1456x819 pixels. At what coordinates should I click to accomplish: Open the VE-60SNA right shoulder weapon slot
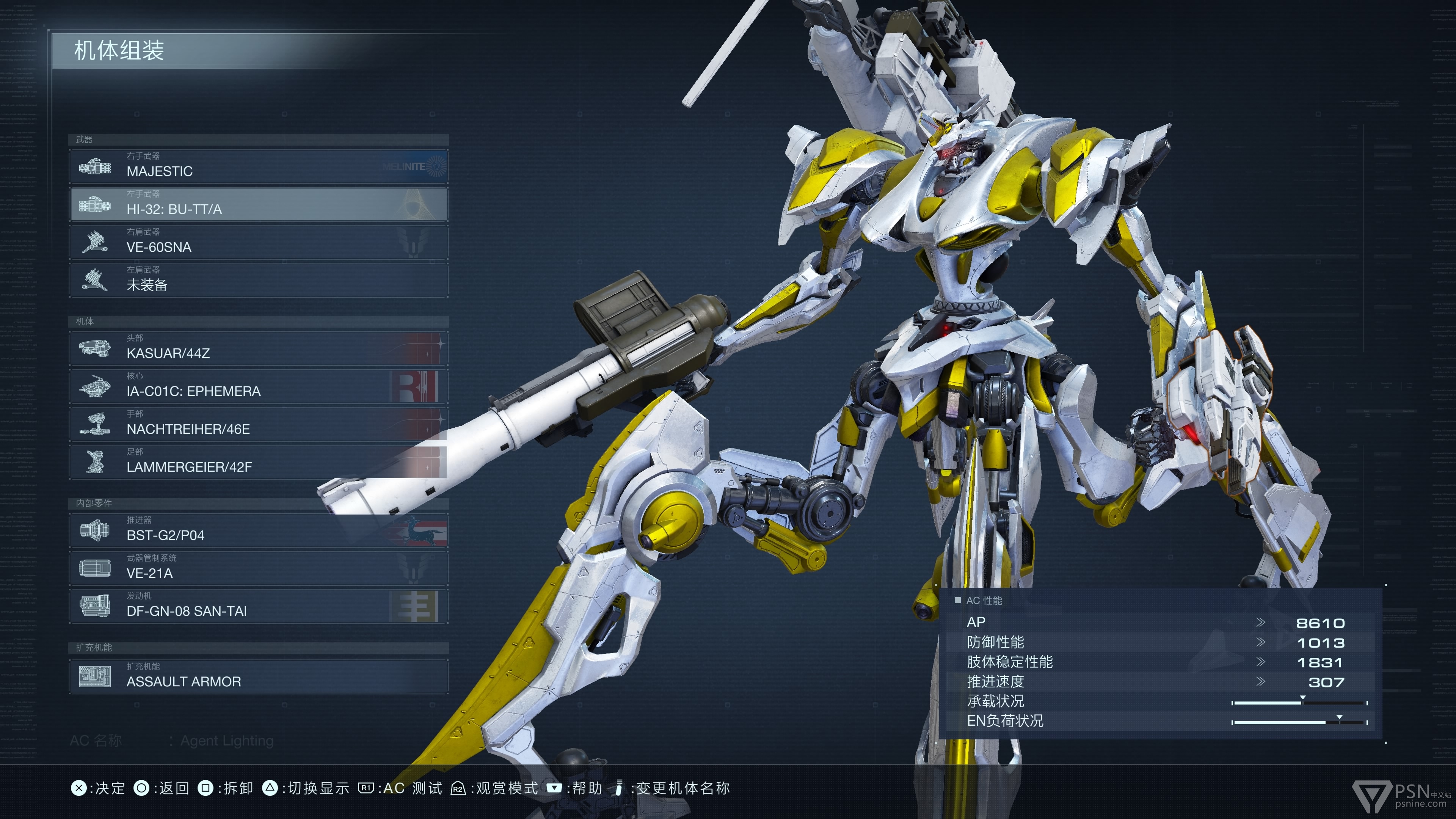(258, 242)
